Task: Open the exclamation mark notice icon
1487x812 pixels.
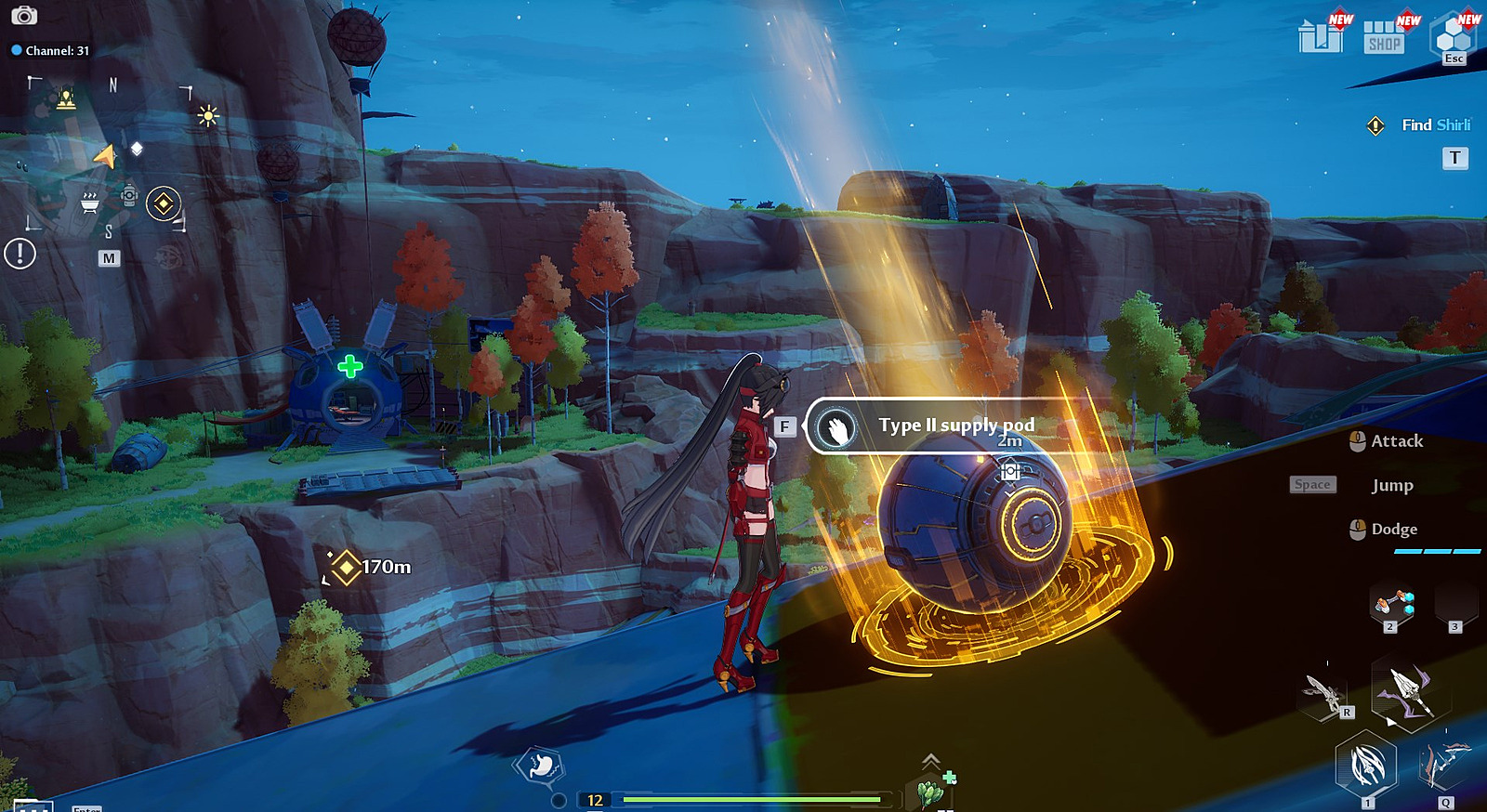Action: [20, 253]
